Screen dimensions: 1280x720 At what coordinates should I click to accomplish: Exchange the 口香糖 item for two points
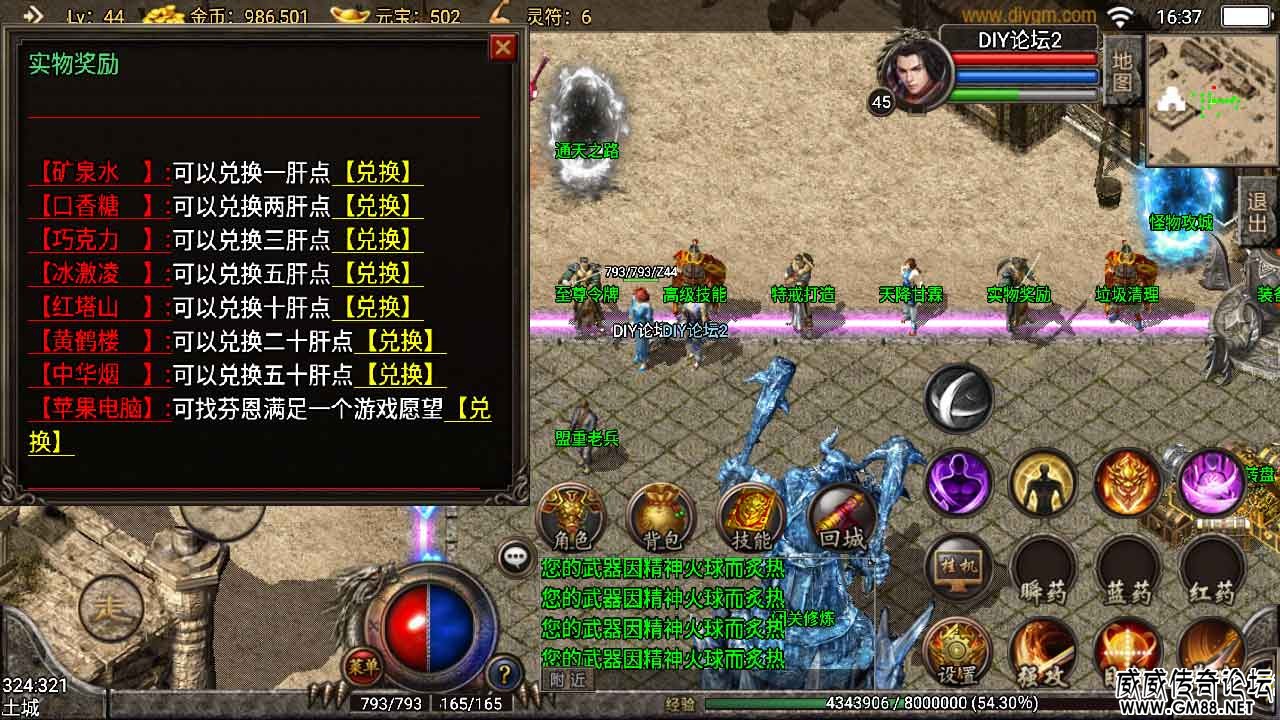[378, 206]
